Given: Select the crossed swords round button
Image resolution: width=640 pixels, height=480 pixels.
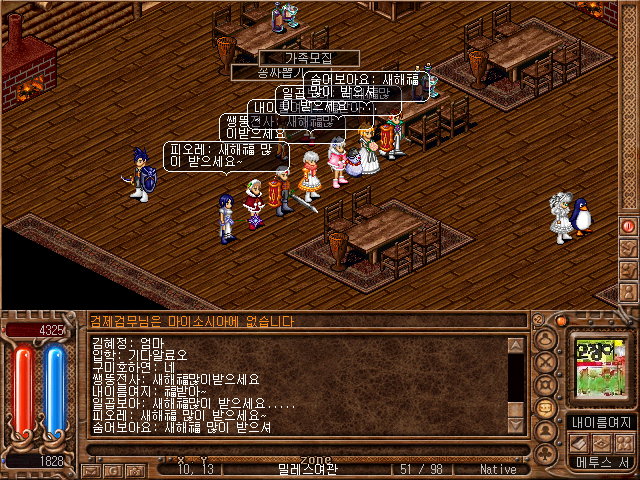Looking at the screenshot, I should pyautogui.click(x=546, y=362).
